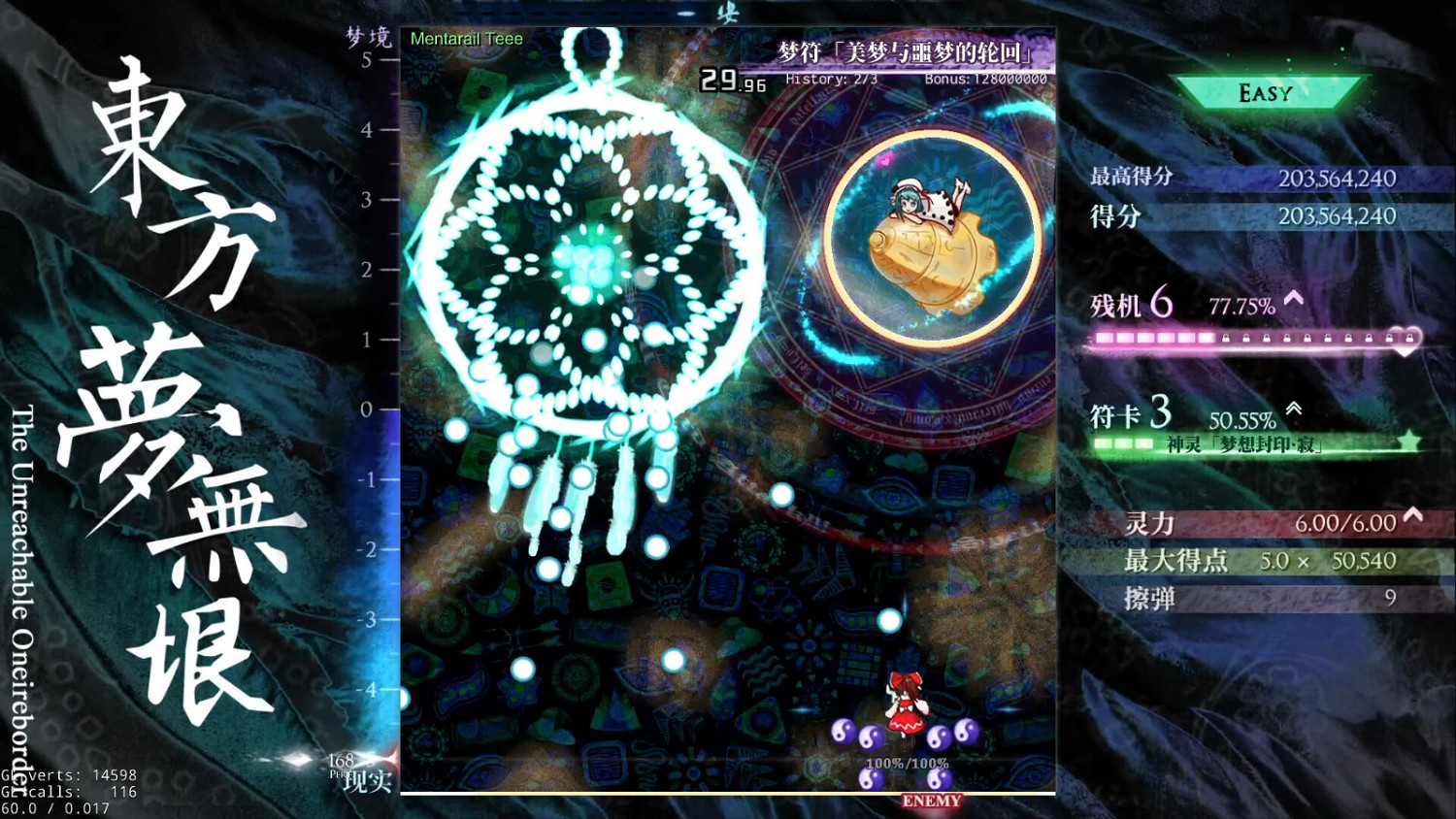
Task: Click the ENEMY marker below the playfield
Action: [x=931, y=801]
